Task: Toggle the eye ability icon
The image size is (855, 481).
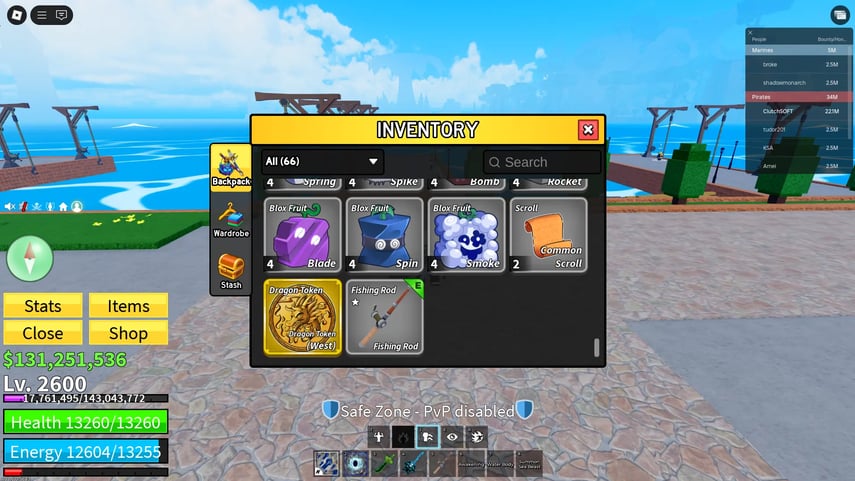Action: click(452, 436)
